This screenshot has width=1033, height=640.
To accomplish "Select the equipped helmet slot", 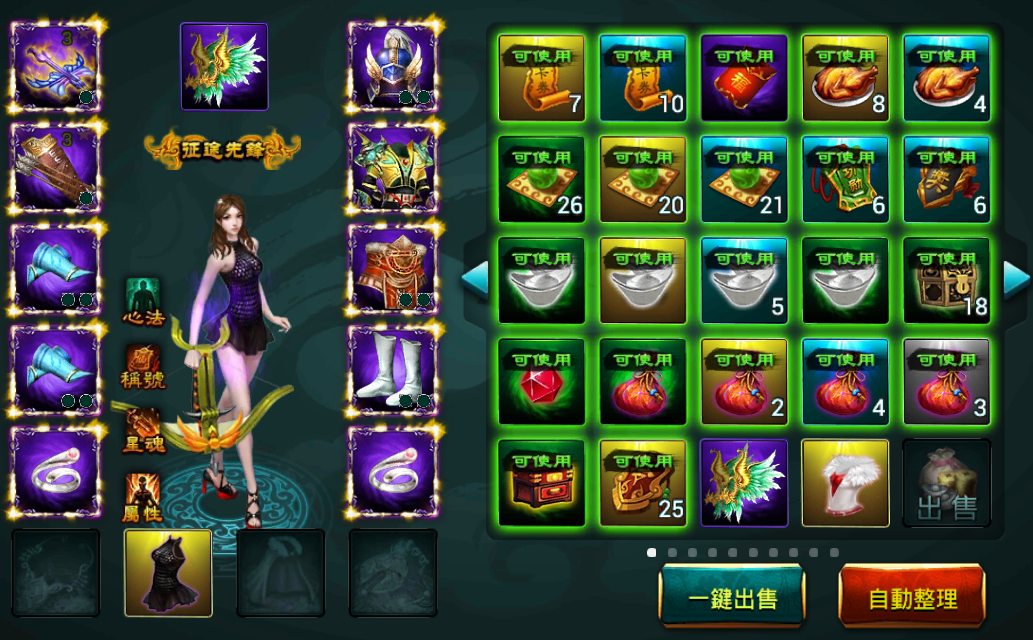I will (x=393, y=66).
